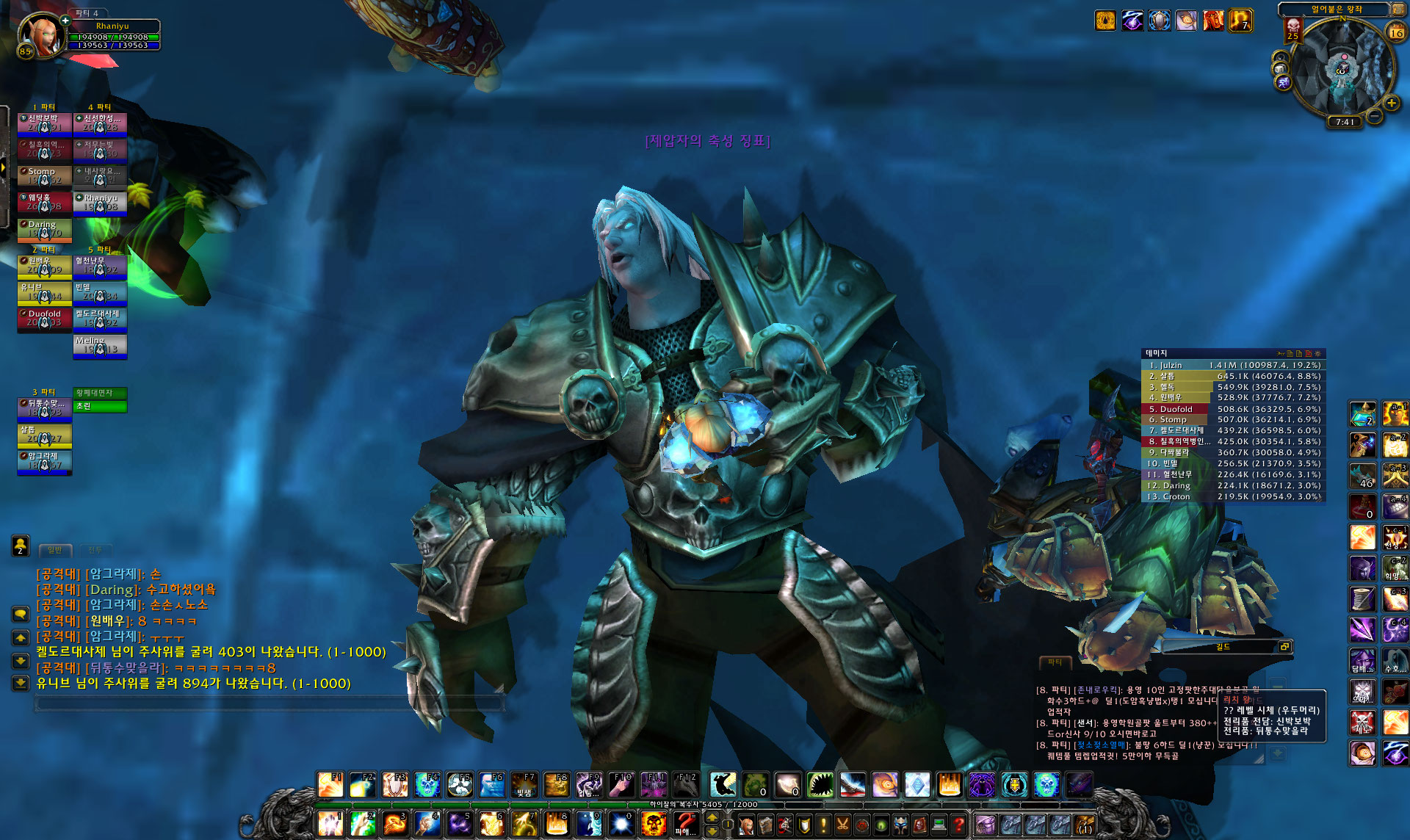The height and width of the screenshot is (840, 1410).
Task: Open the settings gear on the 데미지 meter
Action: [x=1317, y=354]
